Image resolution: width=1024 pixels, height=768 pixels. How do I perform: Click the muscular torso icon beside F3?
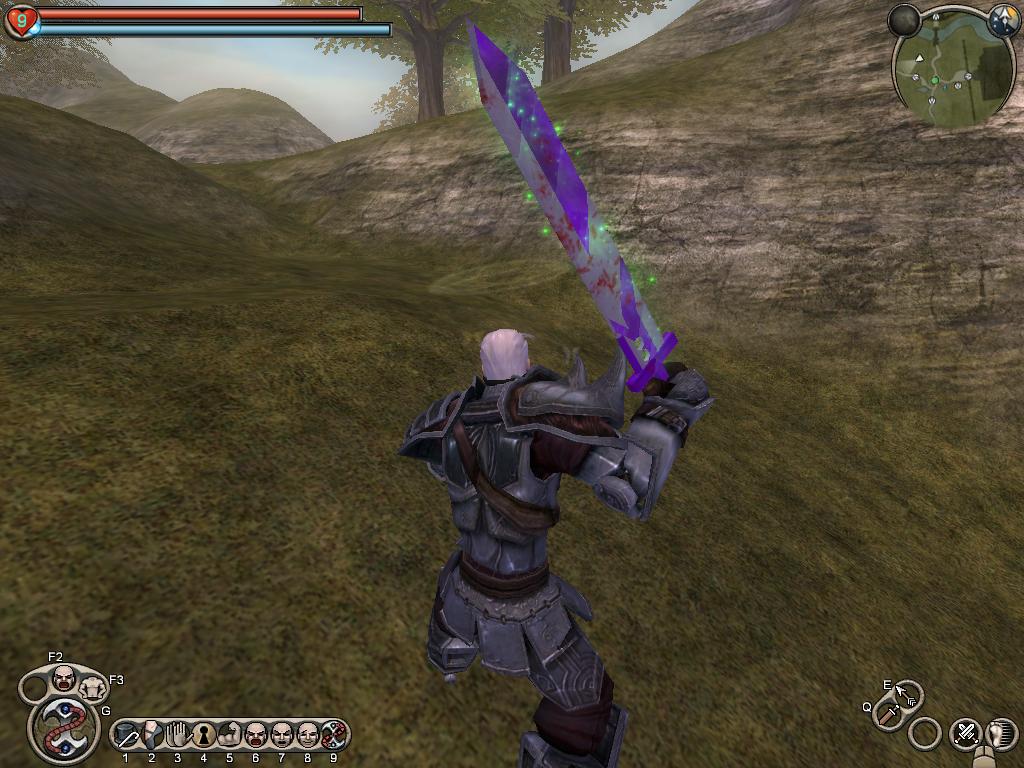(93, 687)
